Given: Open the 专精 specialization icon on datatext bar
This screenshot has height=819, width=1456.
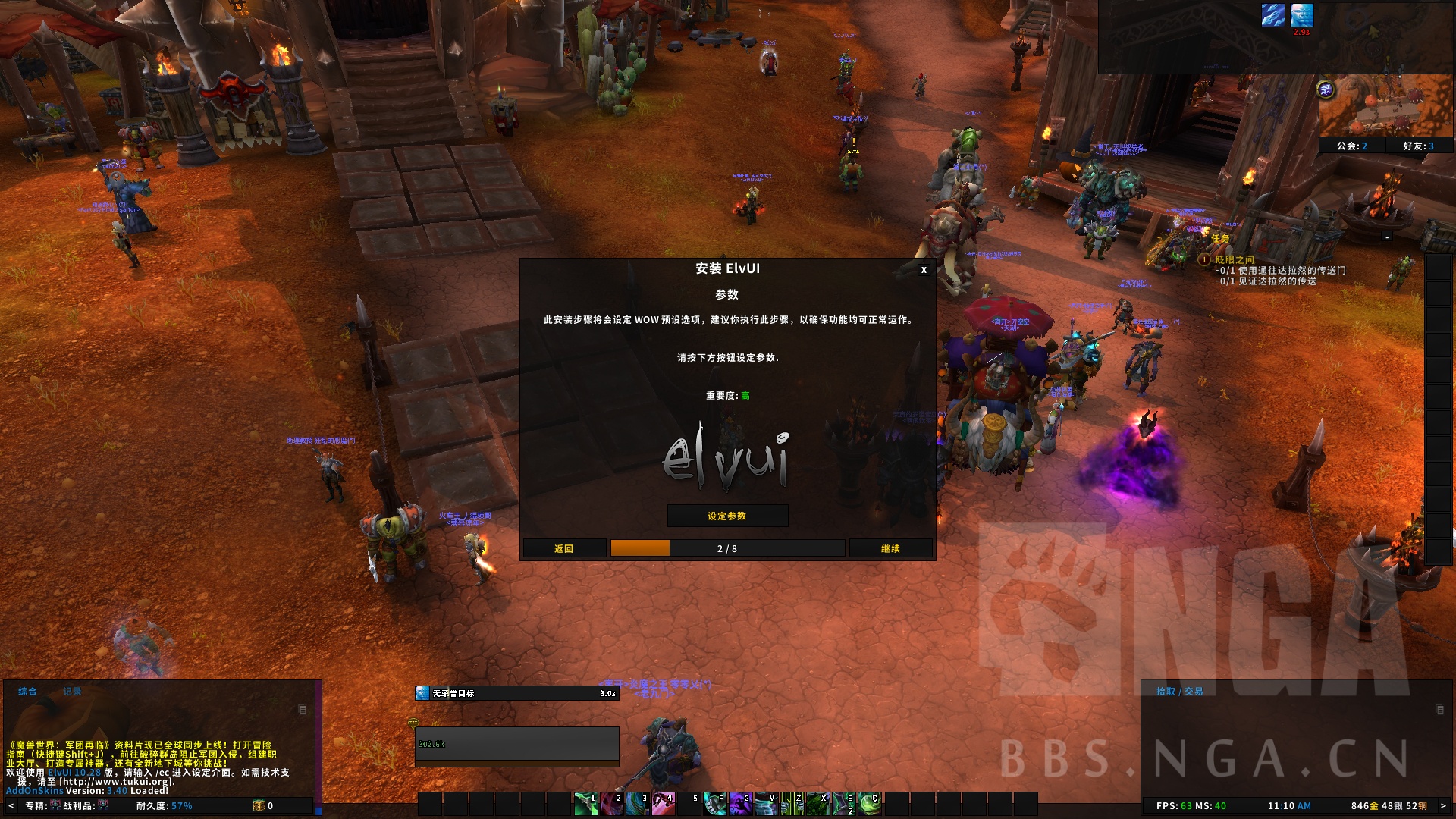Looking at the screenshot, I should (x=55, y=806).
